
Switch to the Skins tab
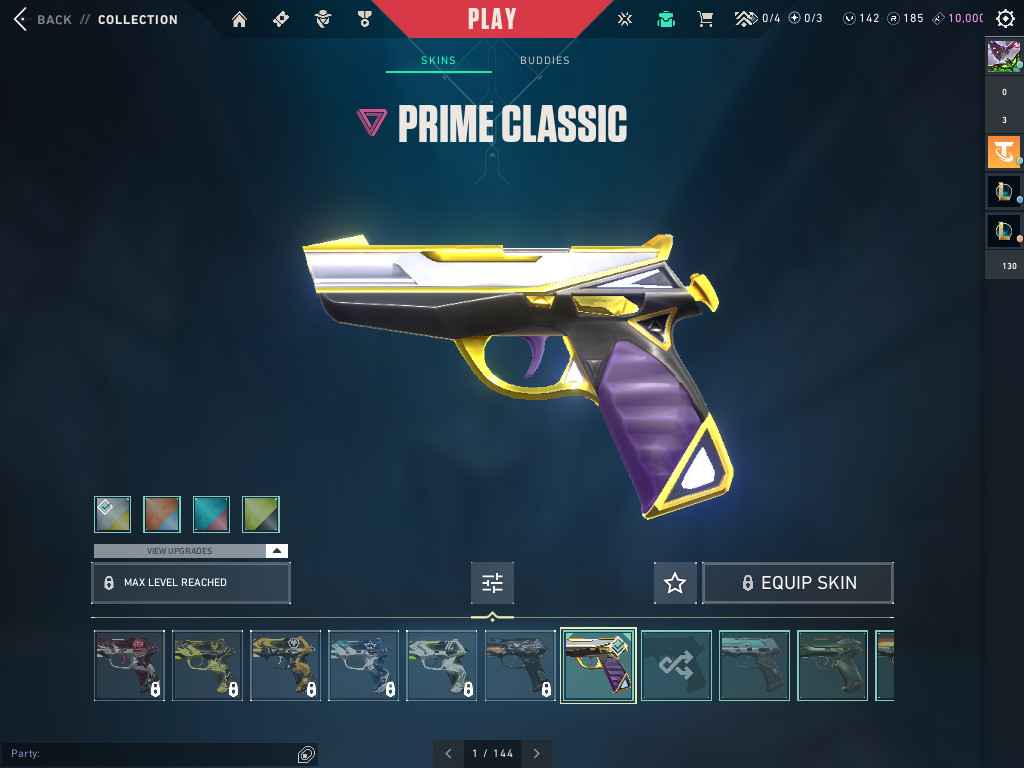click(x=438, y=61)
